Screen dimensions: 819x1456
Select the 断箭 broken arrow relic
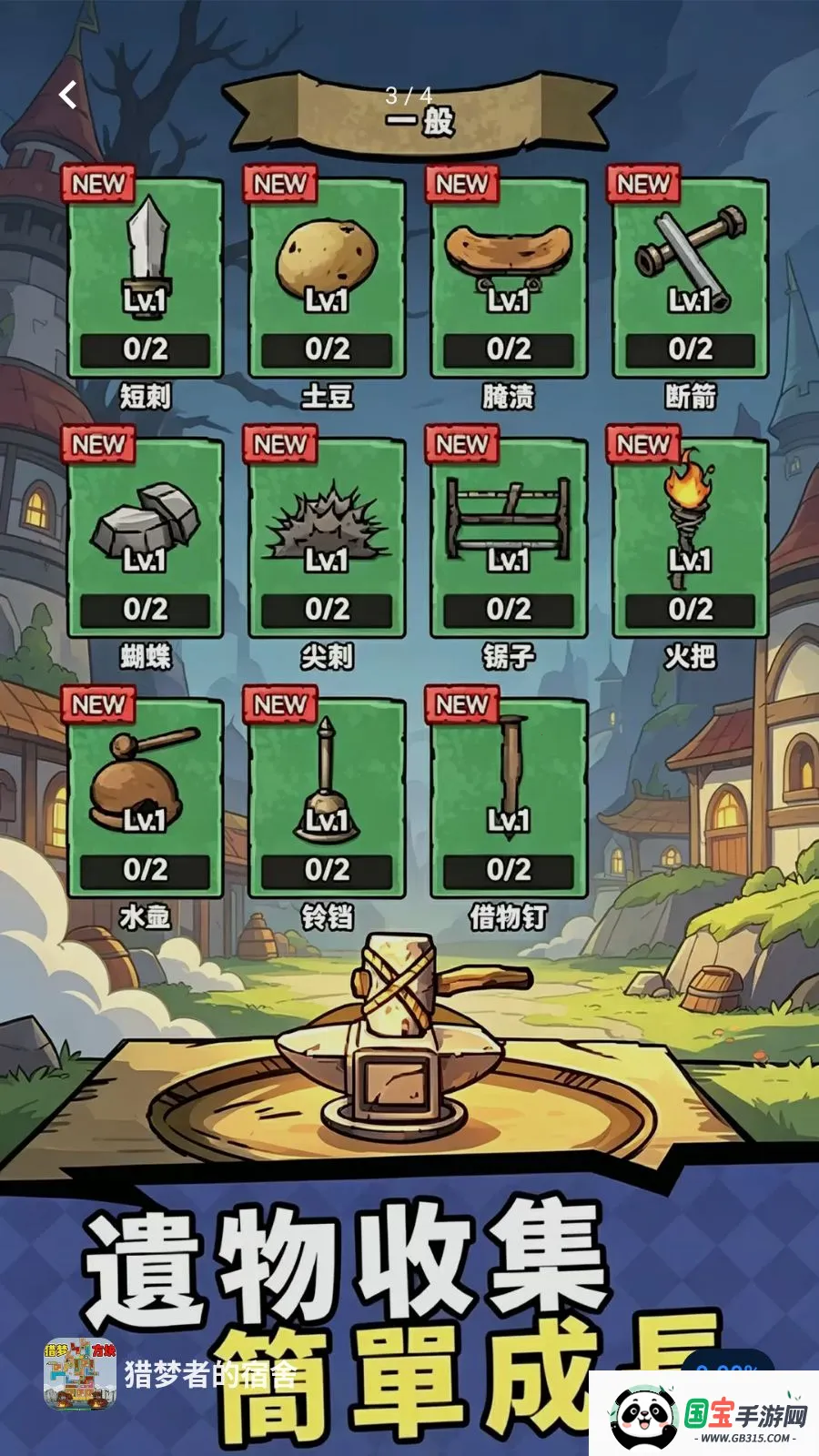coord(691,278)
